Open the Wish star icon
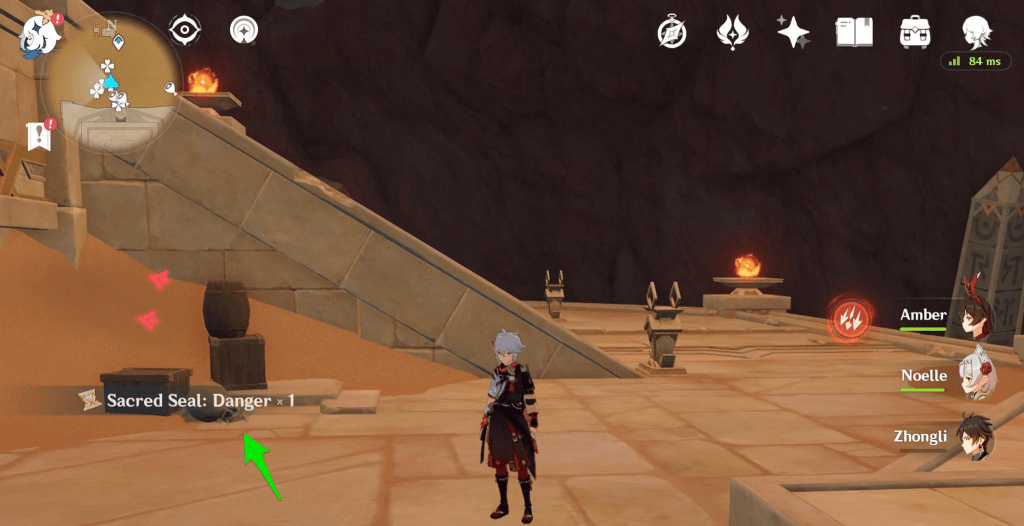Image resolution: width=1024 pixels, height=526 pixels. (x=793, y=32)
